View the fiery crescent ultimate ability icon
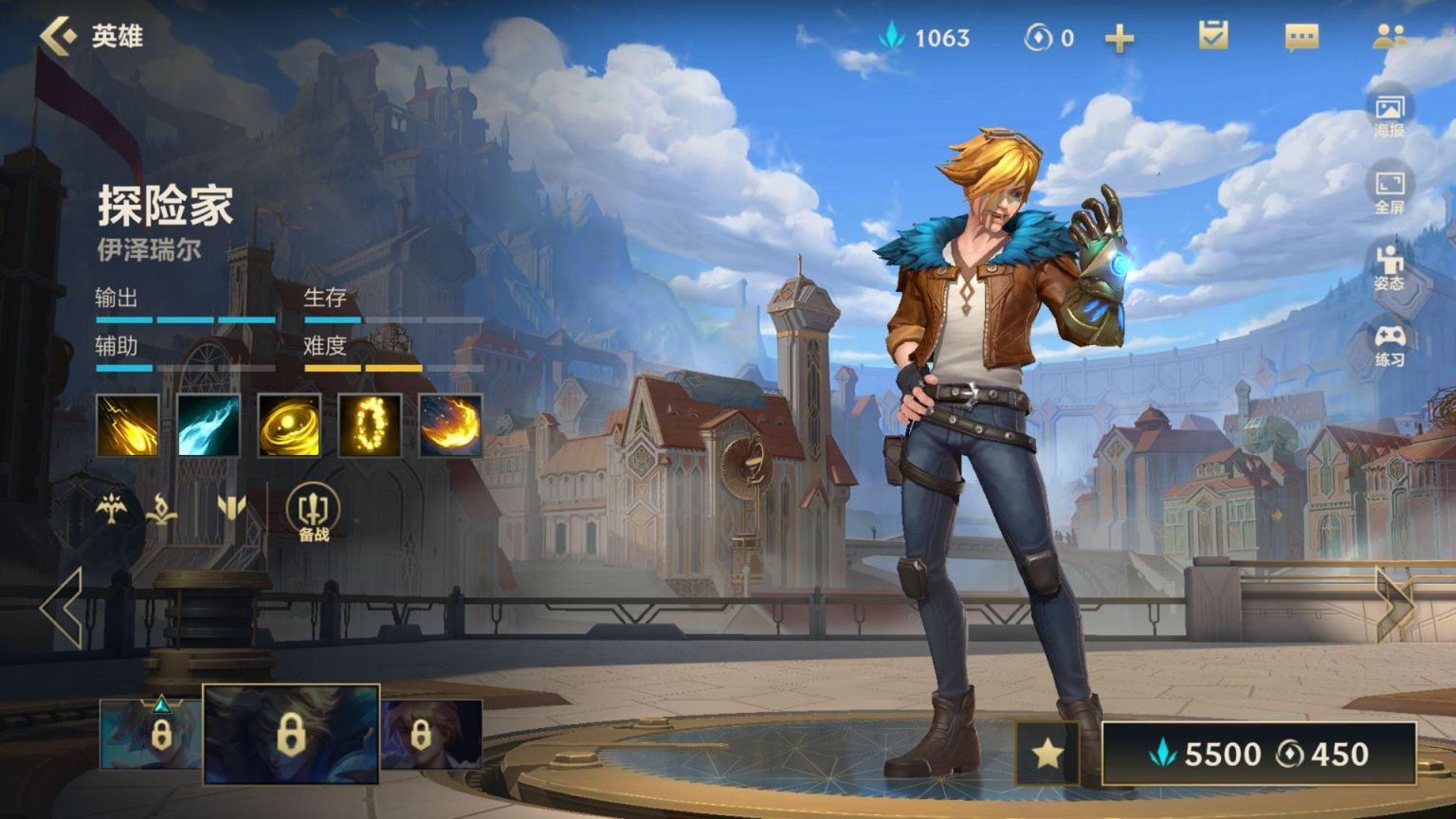This screenshot has width=1456, height=819. click(x=450, y=426)
